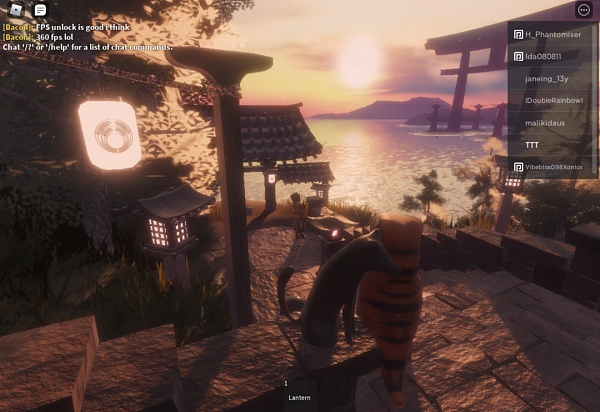Click IDoubleRainbowI in the player list

coord(552,100)
